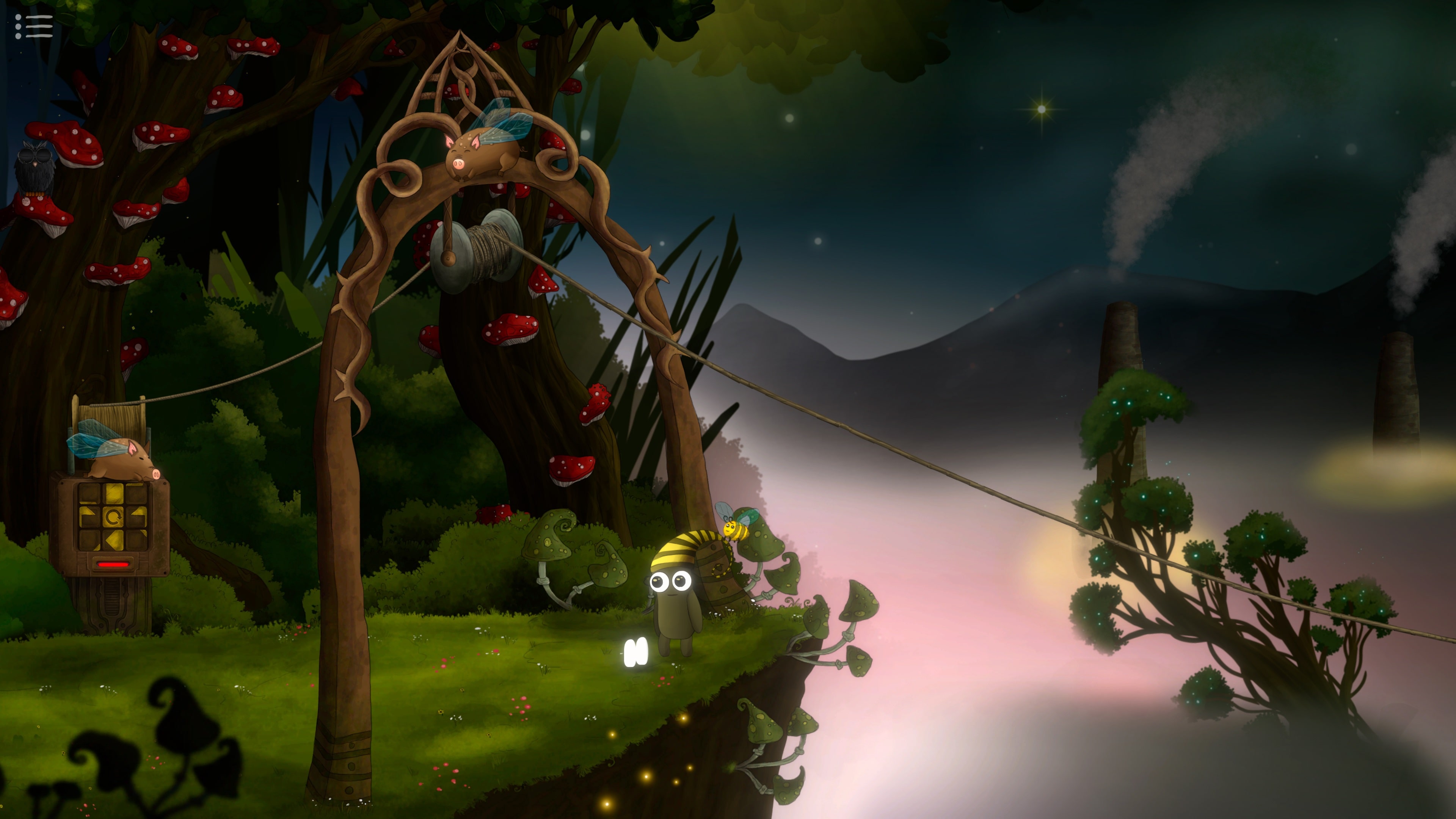Toggle the bottom-right tile of the panel grid
Image resolution: width=1456 pixels, height=819 pixels.
click(x=137, y=540)
